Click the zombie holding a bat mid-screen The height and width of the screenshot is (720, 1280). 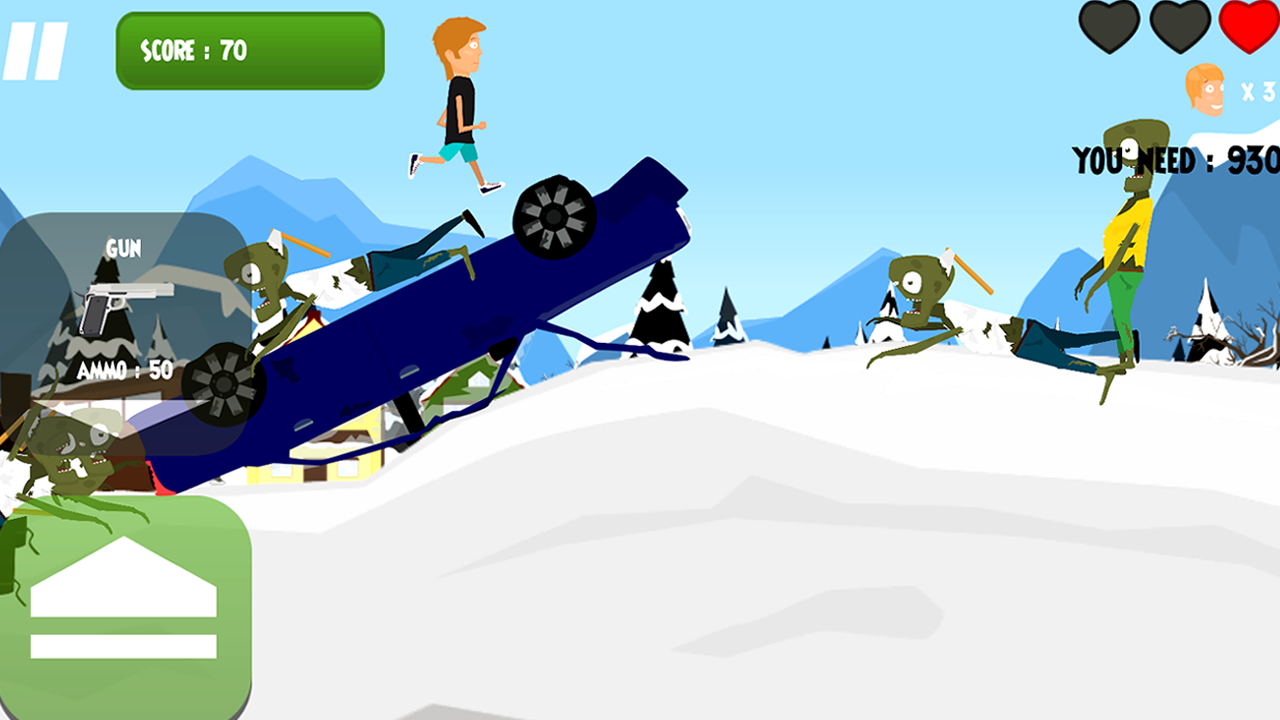[920, 295]
